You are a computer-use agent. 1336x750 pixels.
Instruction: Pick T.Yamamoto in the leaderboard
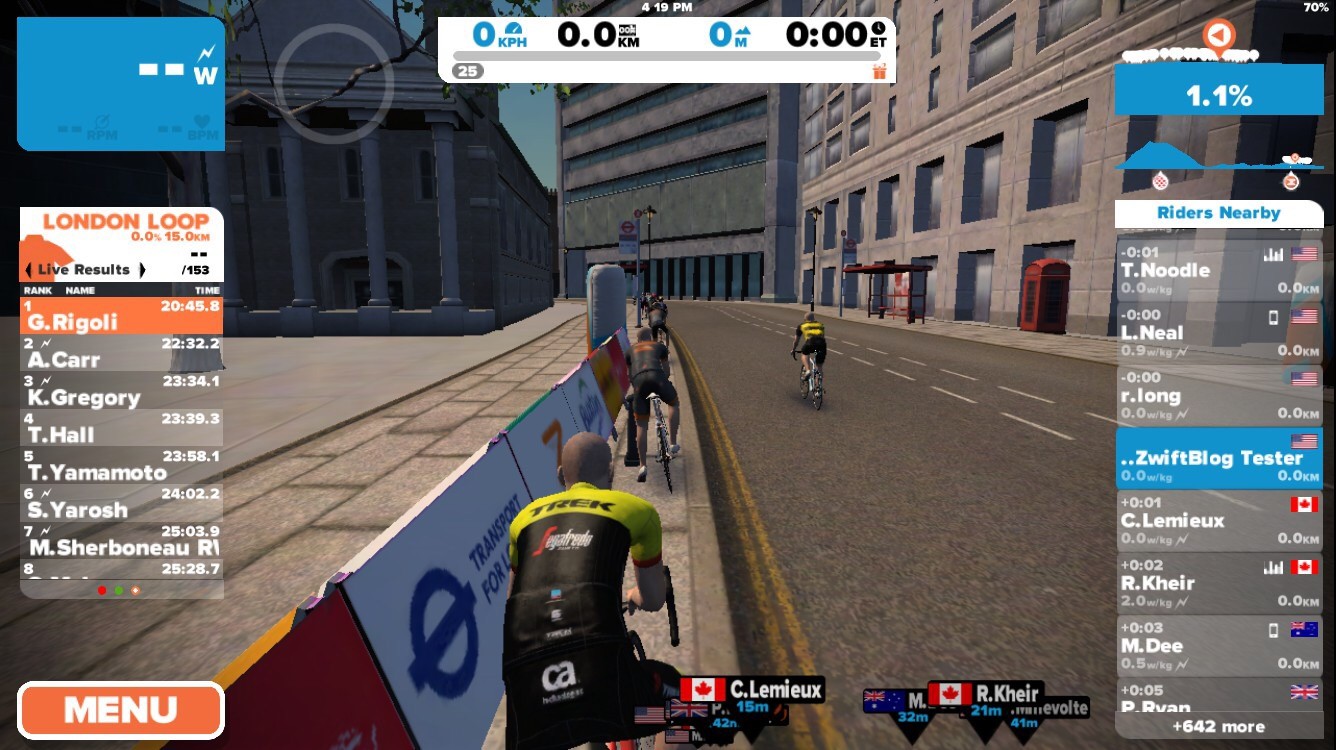[x=121, y=465]
